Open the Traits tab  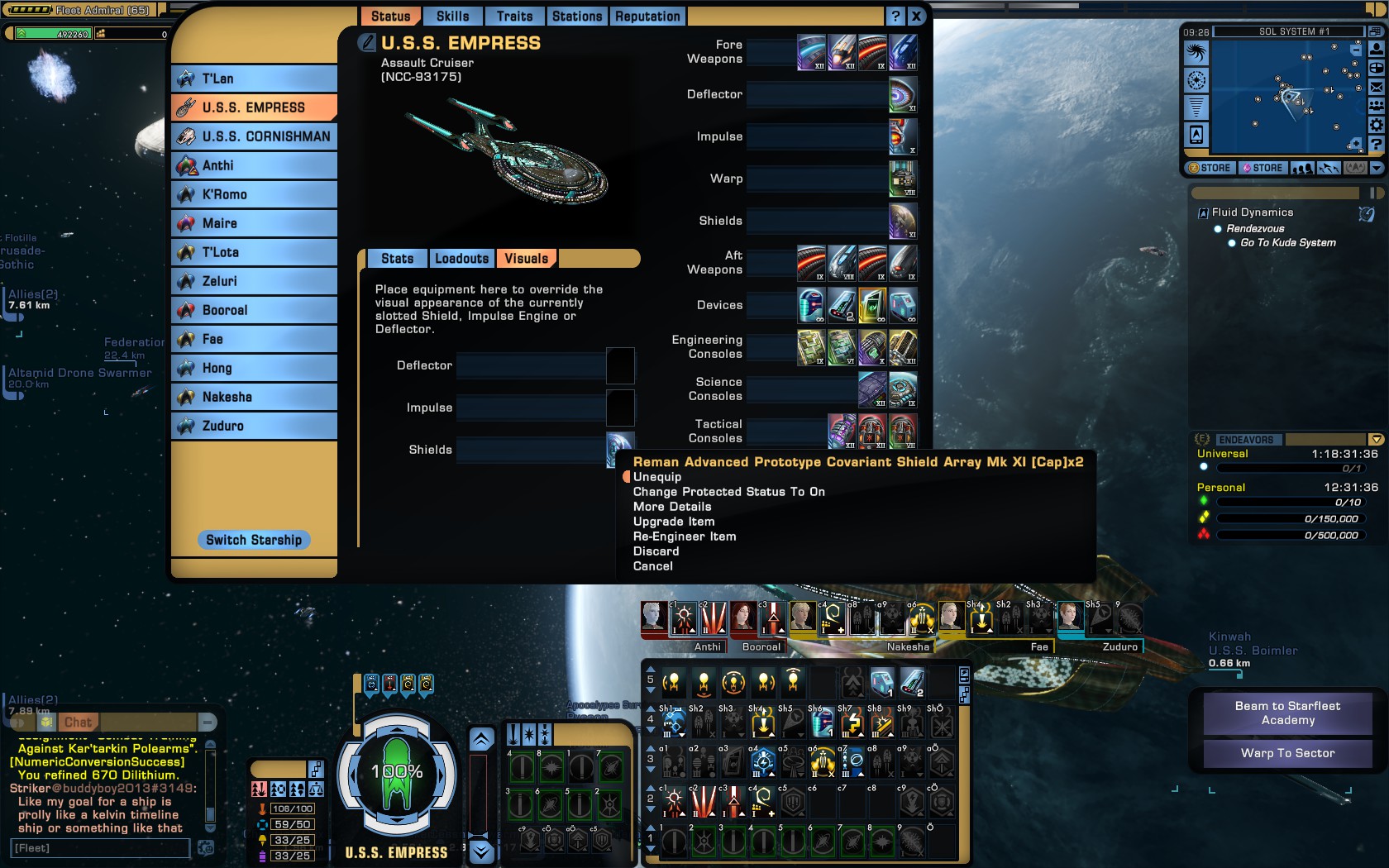click(x=514, y=17)
